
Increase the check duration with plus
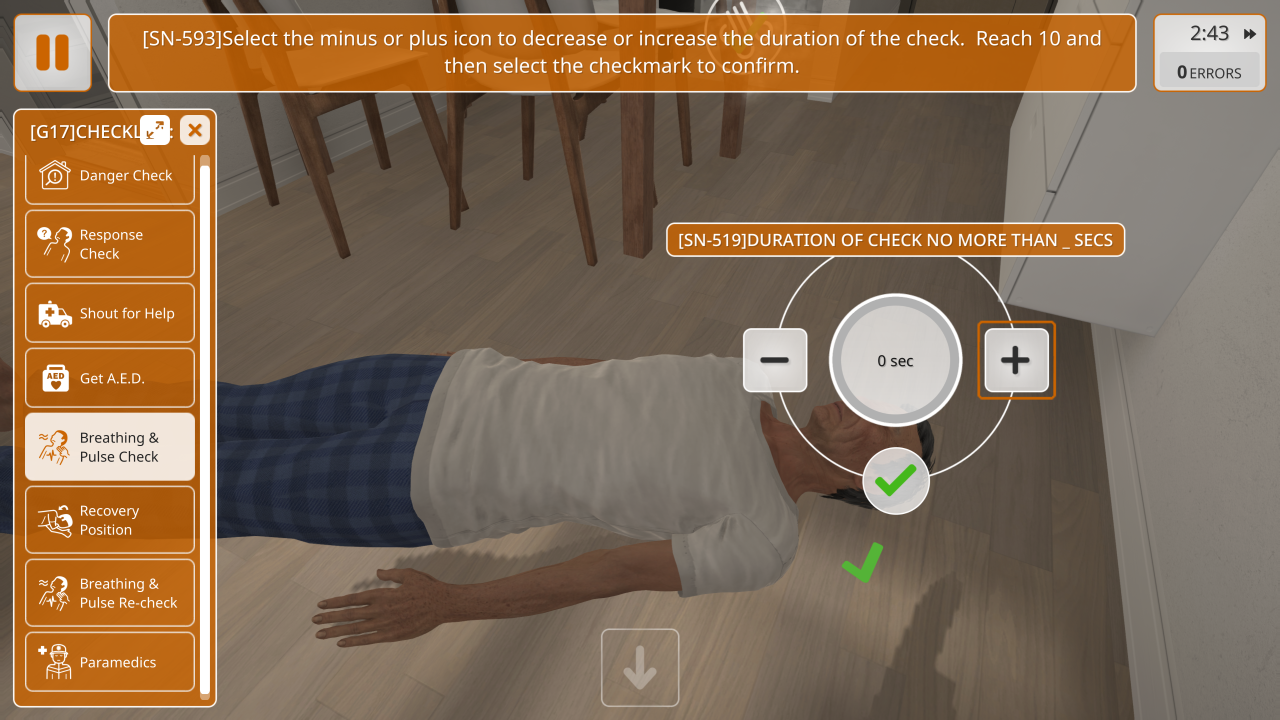click(x=1016, y=360)
